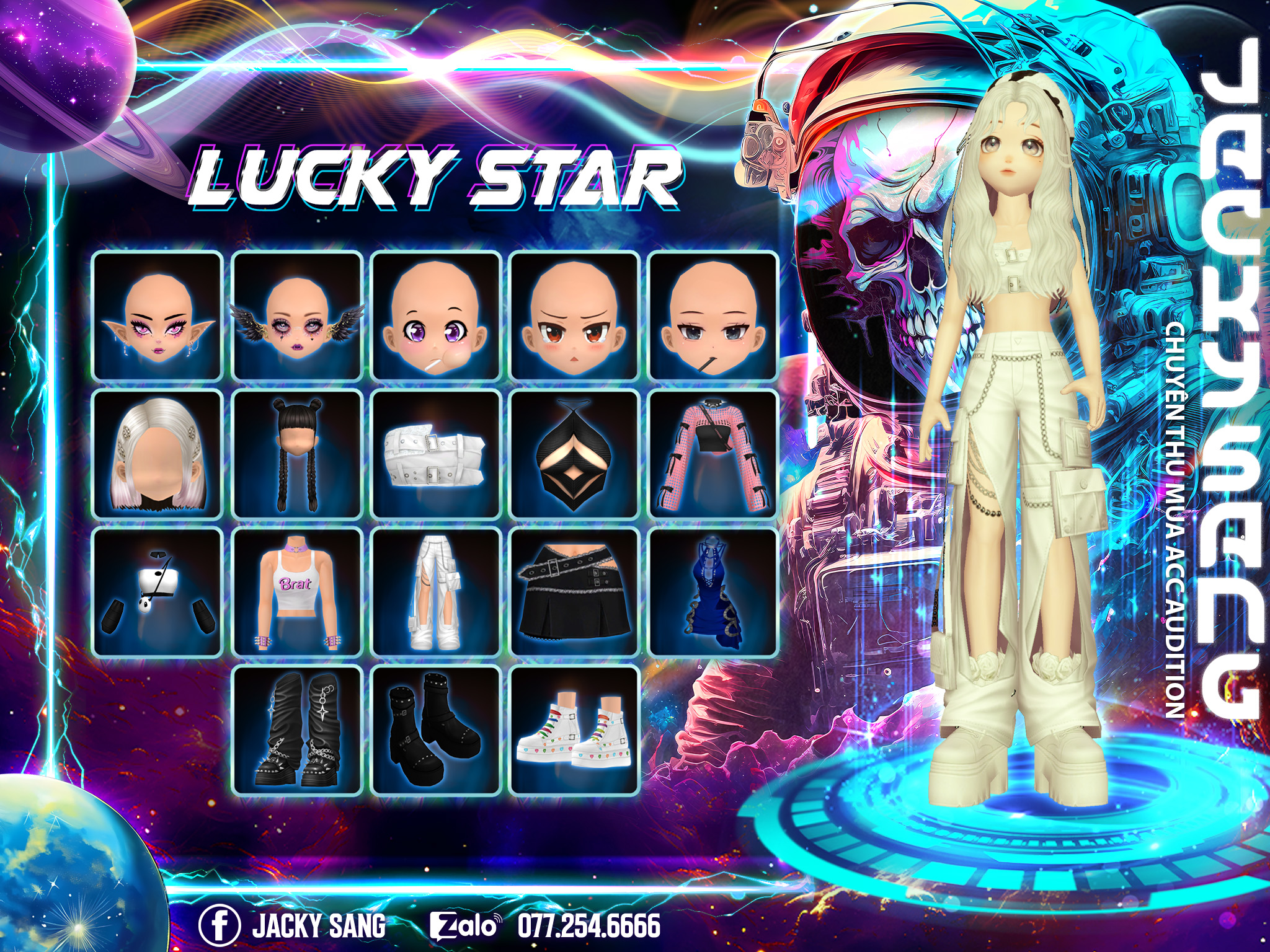The image size is (1270, 952).
Task: Choose the white buckled tube top
Action: pos(436,454)
